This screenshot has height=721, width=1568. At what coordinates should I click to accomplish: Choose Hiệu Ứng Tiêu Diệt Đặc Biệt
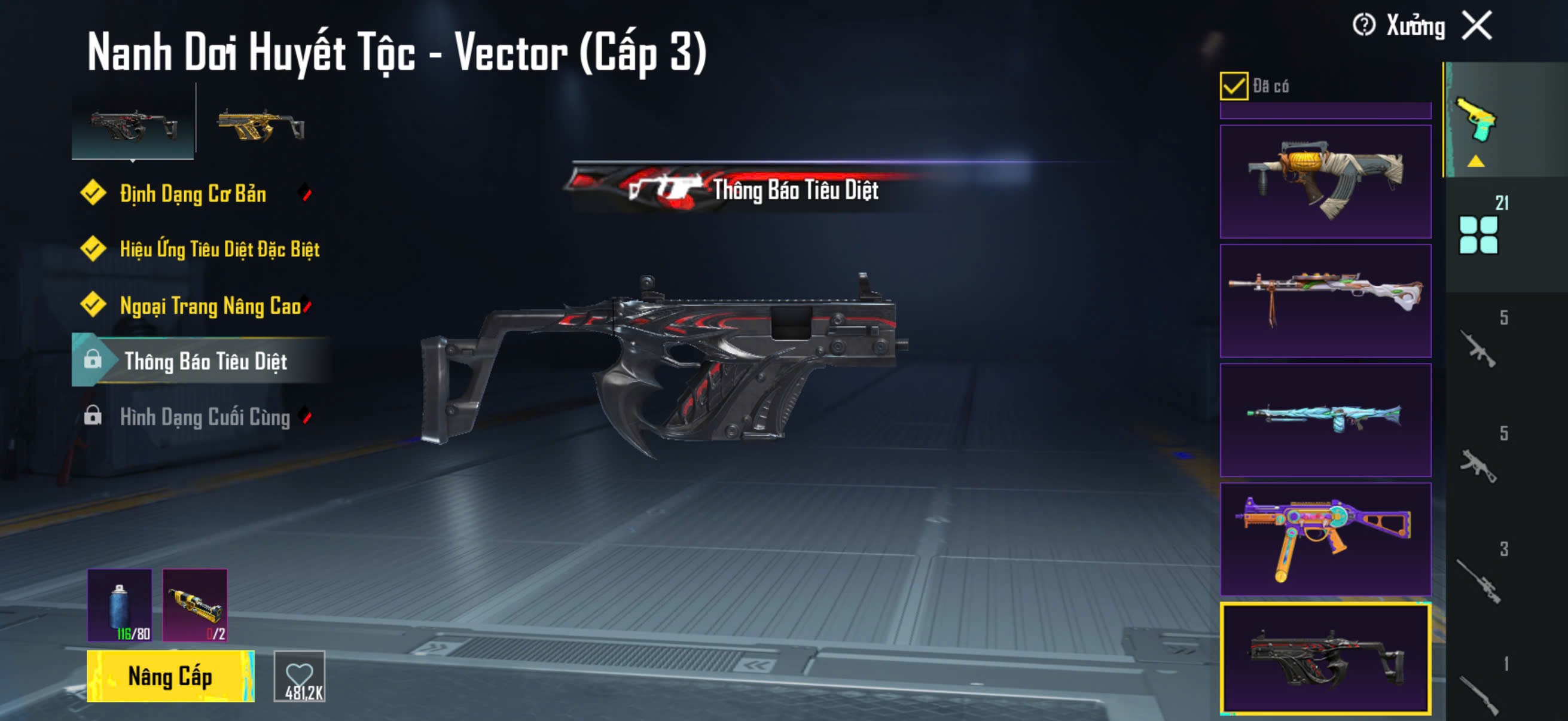coord(219,249)
